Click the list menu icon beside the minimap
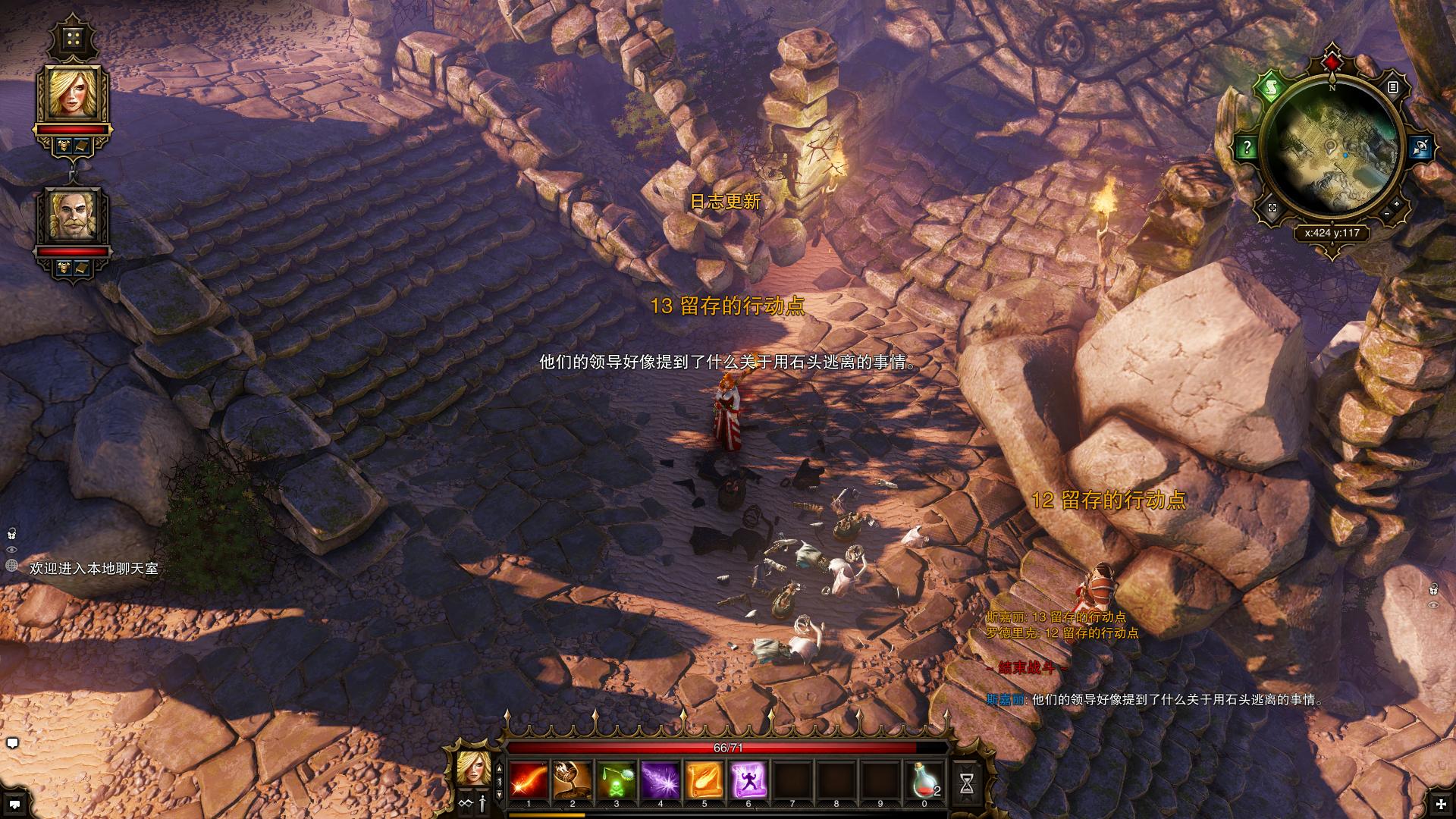 1392,87
